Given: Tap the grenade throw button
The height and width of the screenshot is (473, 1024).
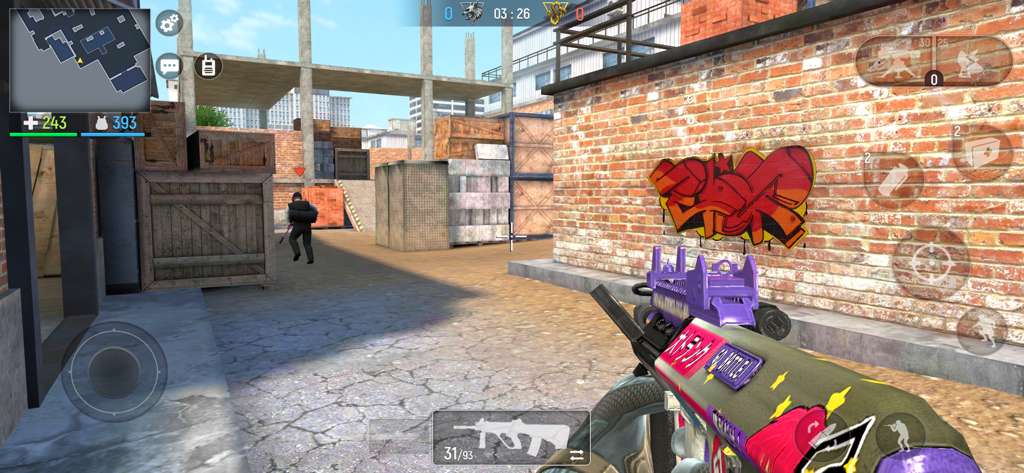Looking at the screenshot, I should pyautogui.click(x=893, y=181).
